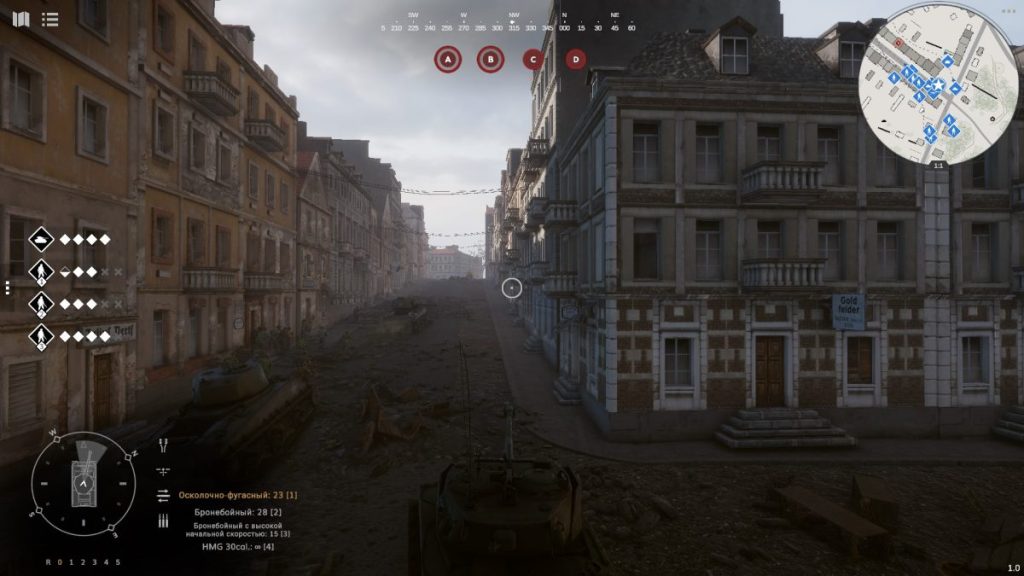Toggle the minimap 1:1 scale button

(x=937, y=166)
